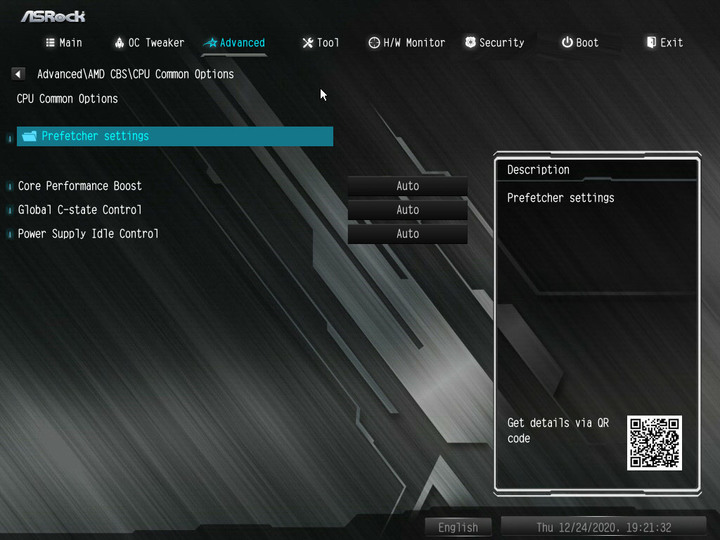Image resolution: width=720 pixels, height=540 pixels.
Task: Click the QR code for details
Action: (654, 443)
